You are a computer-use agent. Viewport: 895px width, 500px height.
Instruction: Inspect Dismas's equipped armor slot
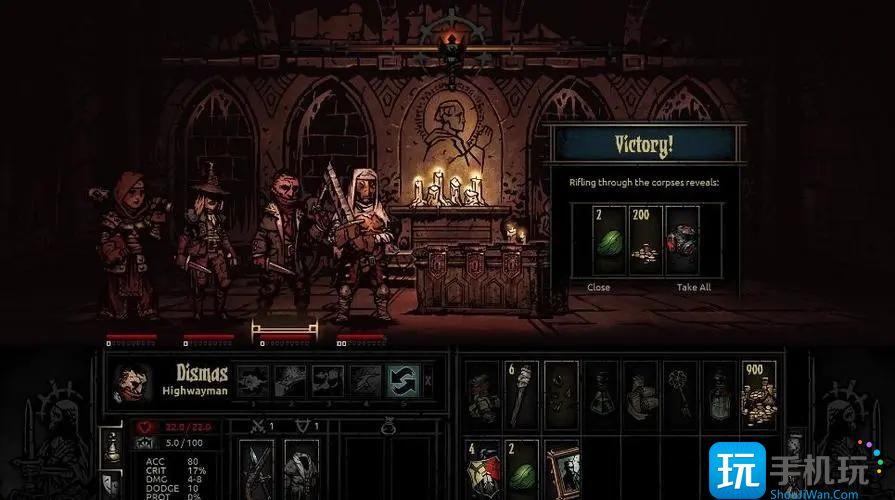click(x=299, y=469)
